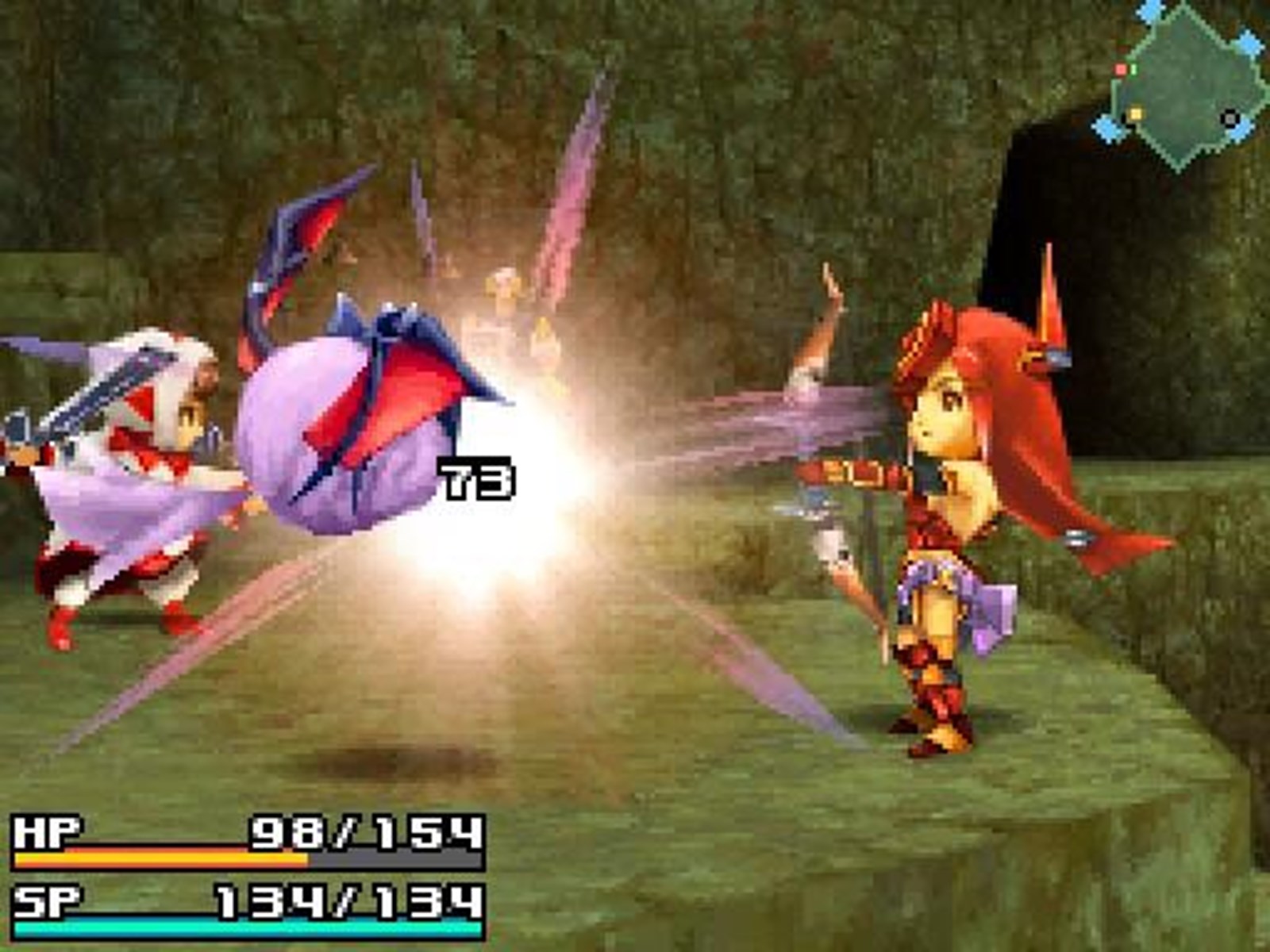This screenshot has height=952, width=1270.
Task: Select the red enemy marker on the minimap
Action: coord(1120,68)
